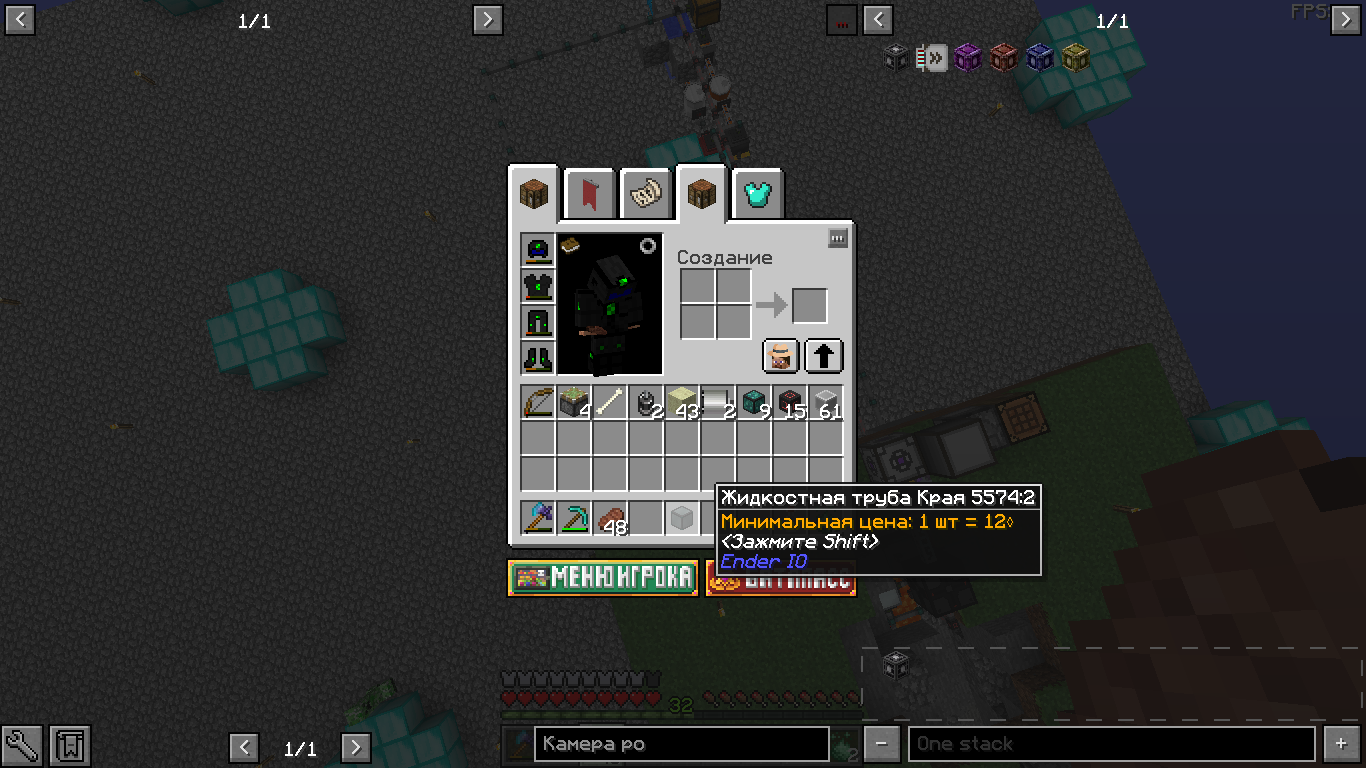Click the stack of 61 gray blocks
The height and width of the screenshot is (768, 1366).
coord(826,403)
